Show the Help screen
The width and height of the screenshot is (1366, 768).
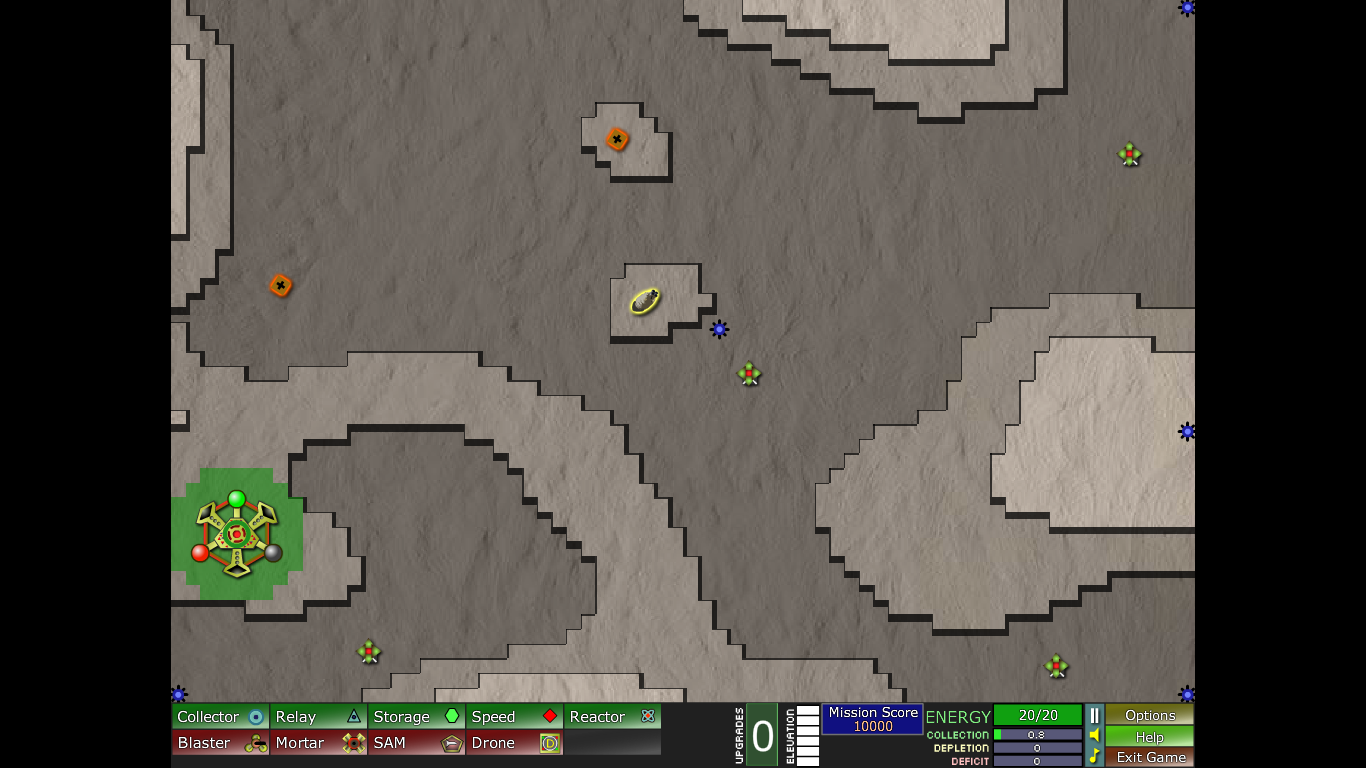click(1150, 736)
